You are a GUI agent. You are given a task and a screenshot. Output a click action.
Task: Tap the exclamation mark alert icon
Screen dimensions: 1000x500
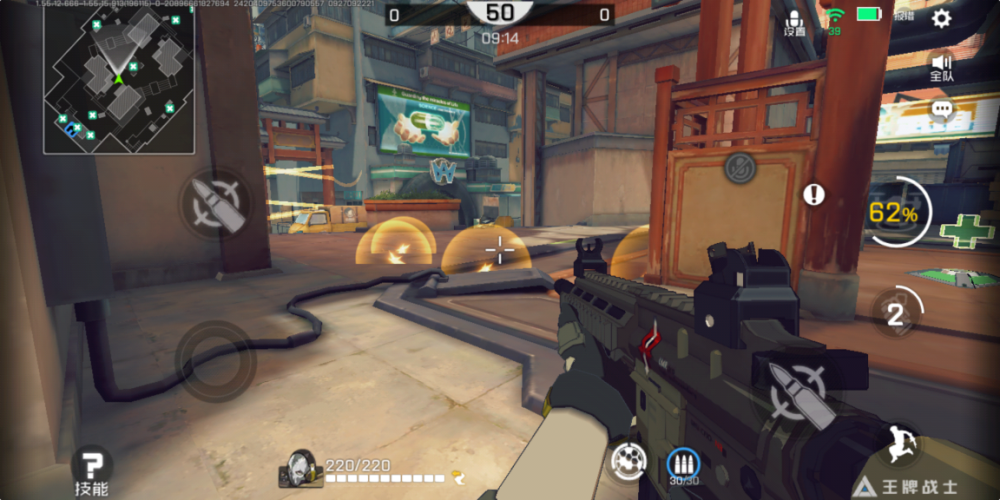tap(815, 194)
